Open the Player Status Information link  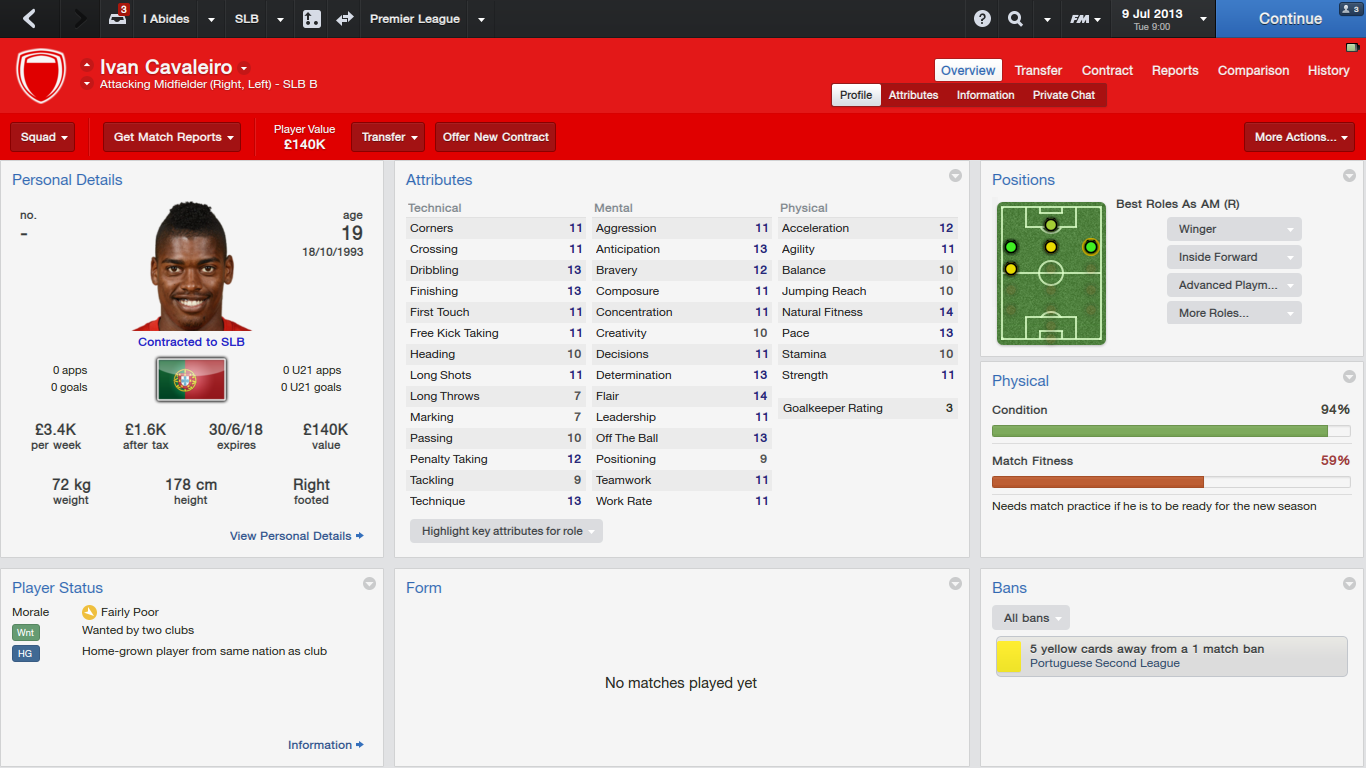click(x=325, y=745)
